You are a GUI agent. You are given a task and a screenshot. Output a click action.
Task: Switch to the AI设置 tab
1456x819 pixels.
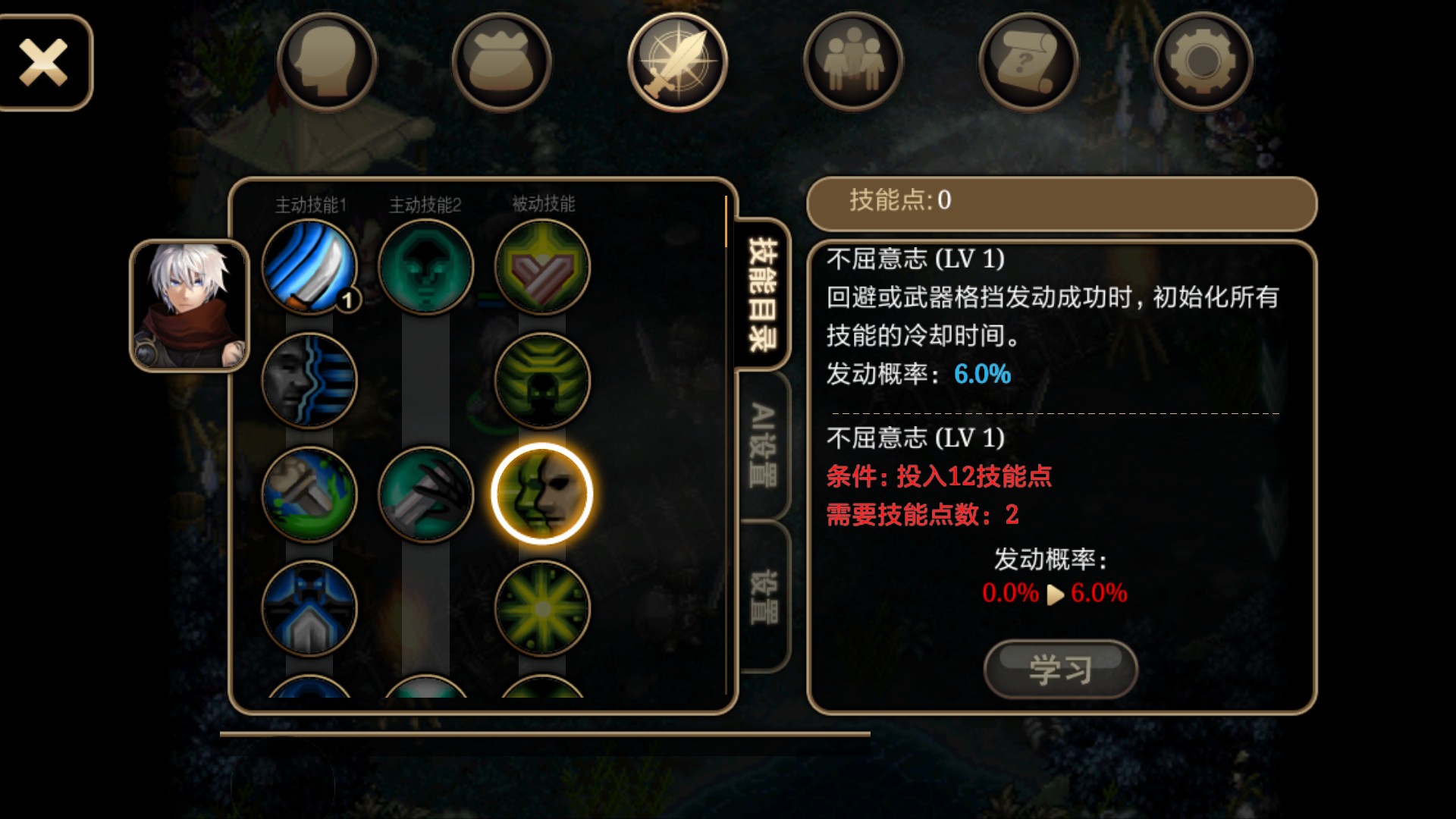(x=763, y=445)
